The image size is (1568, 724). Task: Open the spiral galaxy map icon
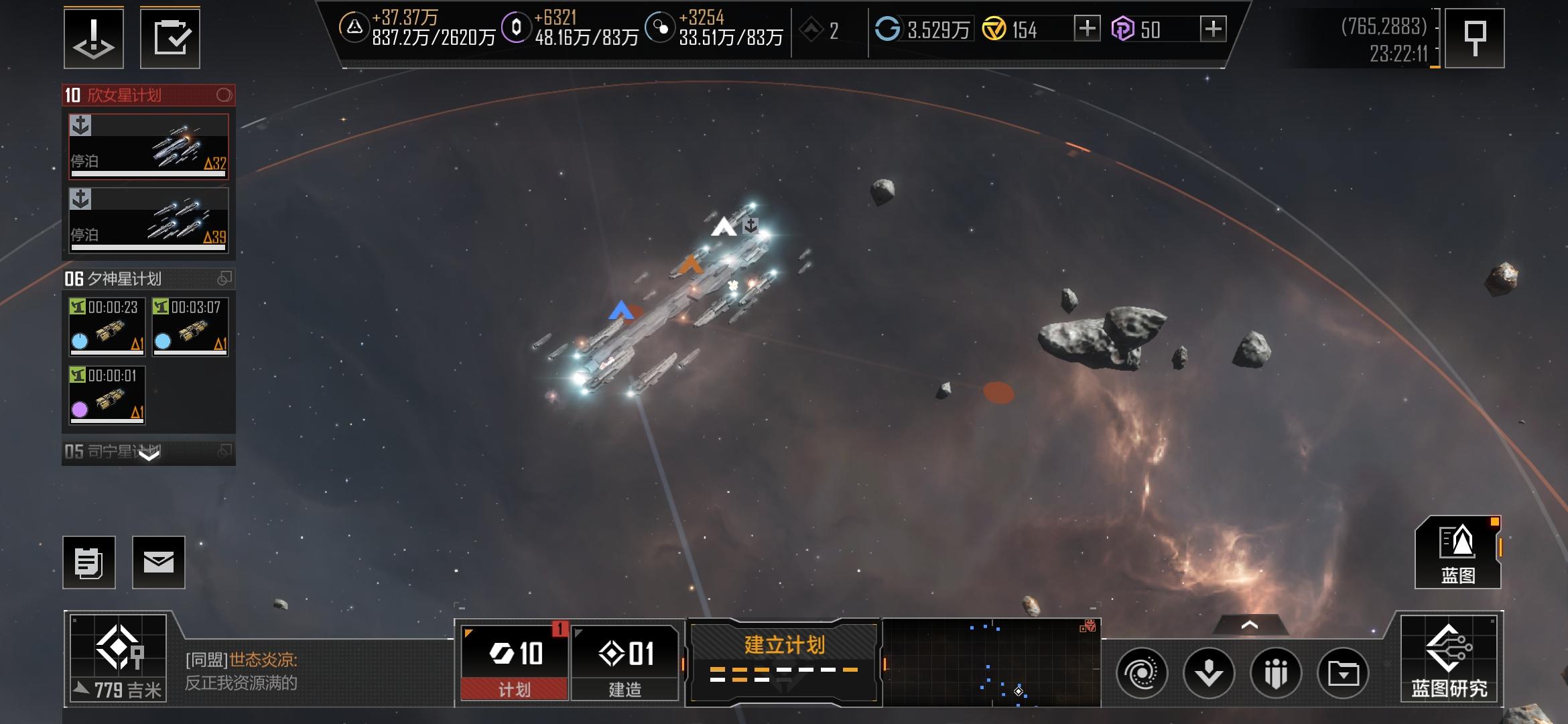(x=1142, y=673)
